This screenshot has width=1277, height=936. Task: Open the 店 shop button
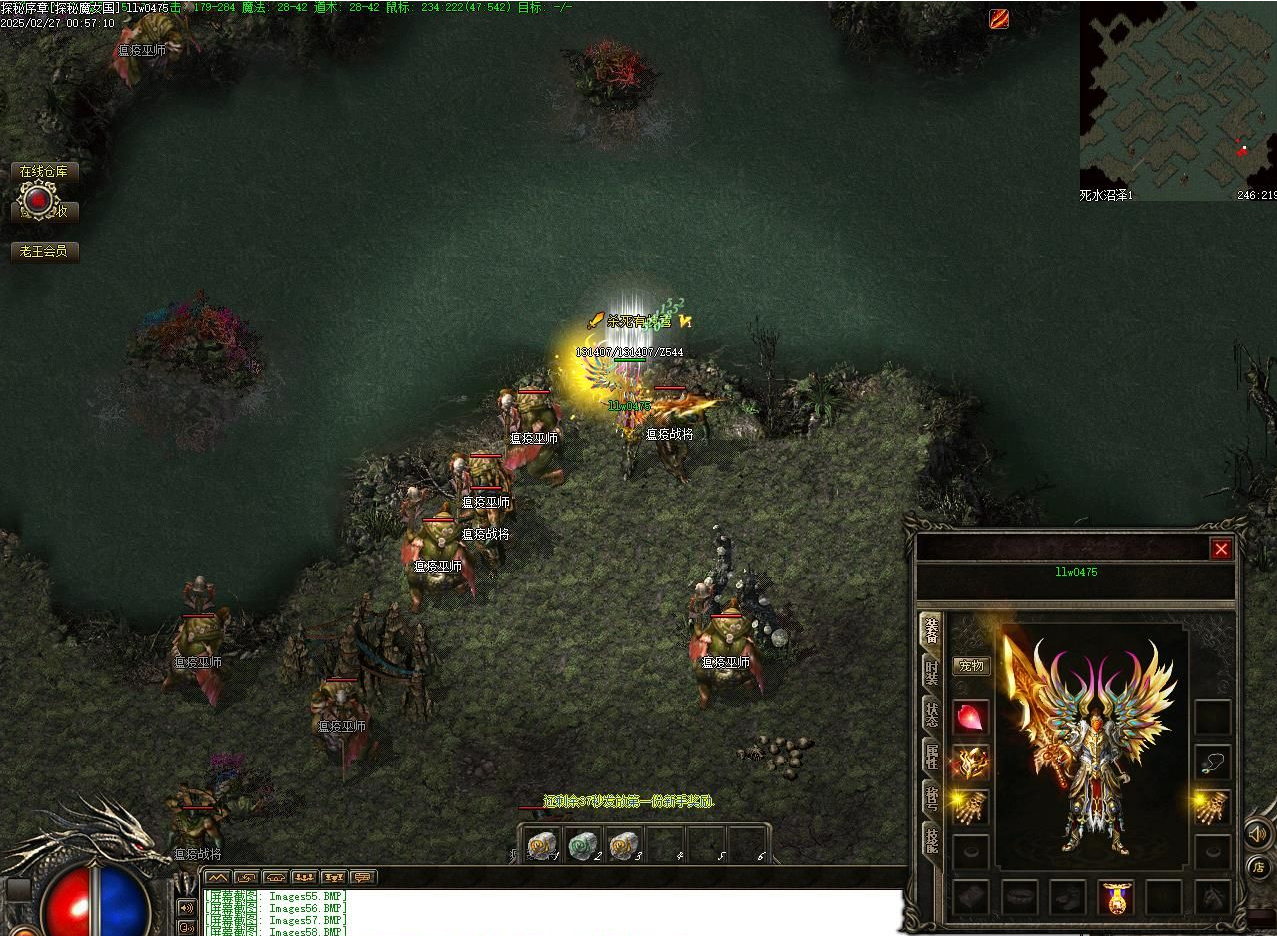click(x=1258, y=867)
